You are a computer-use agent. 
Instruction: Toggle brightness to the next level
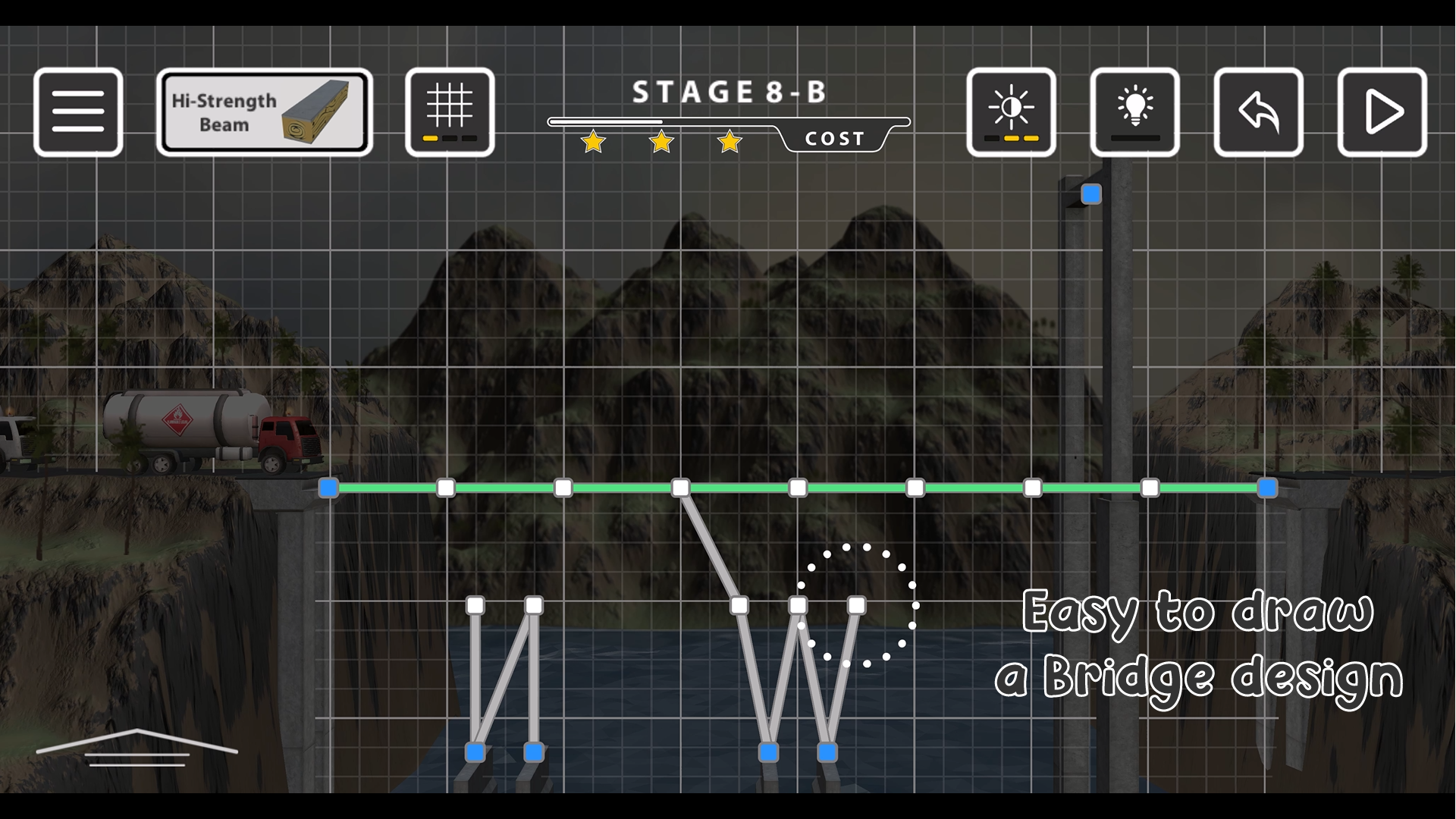[x=1011, y=111]
